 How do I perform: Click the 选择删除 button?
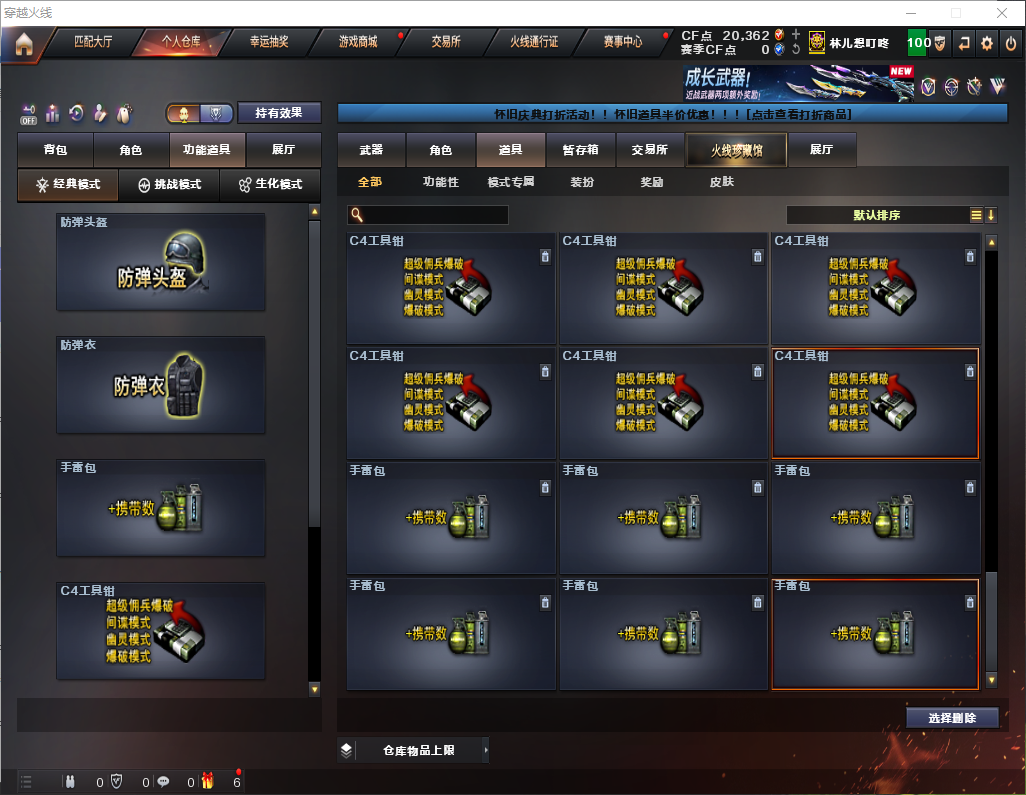click(x=952, y=718)
